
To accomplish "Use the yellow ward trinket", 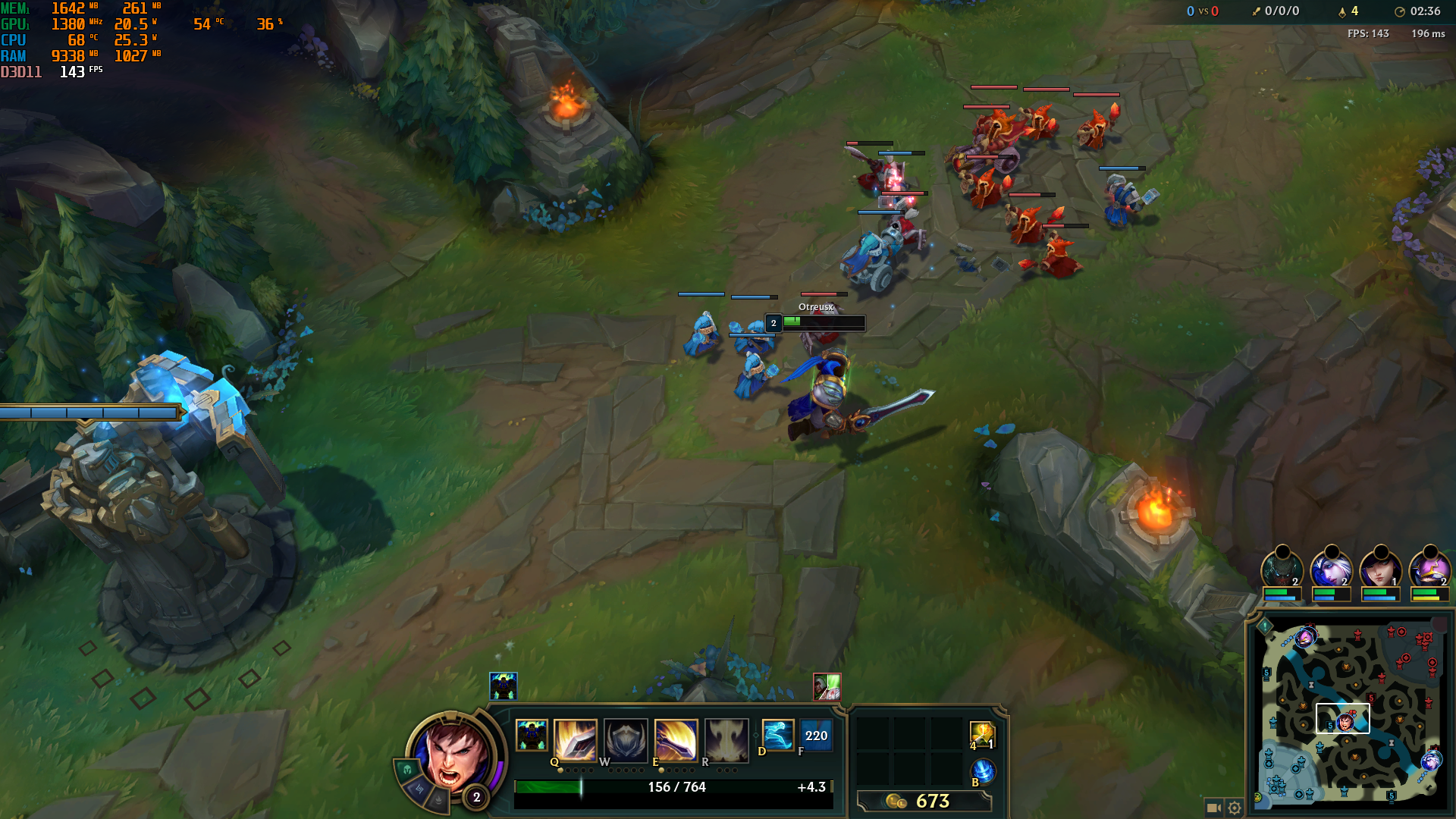I will click(982, 734).
